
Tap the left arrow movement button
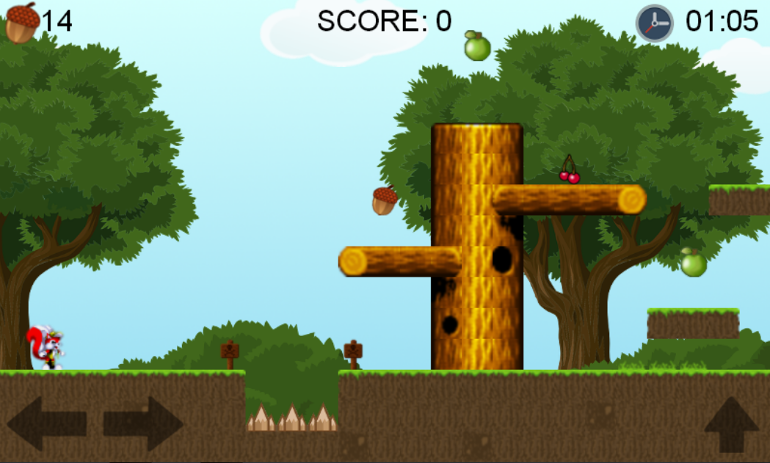[46, 423]
